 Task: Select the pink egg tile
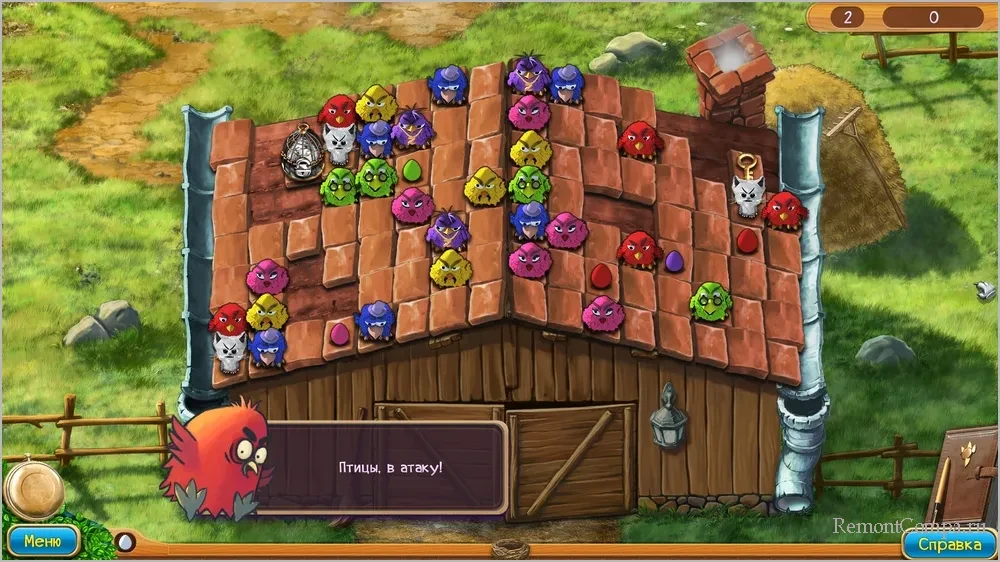[339, 331]
